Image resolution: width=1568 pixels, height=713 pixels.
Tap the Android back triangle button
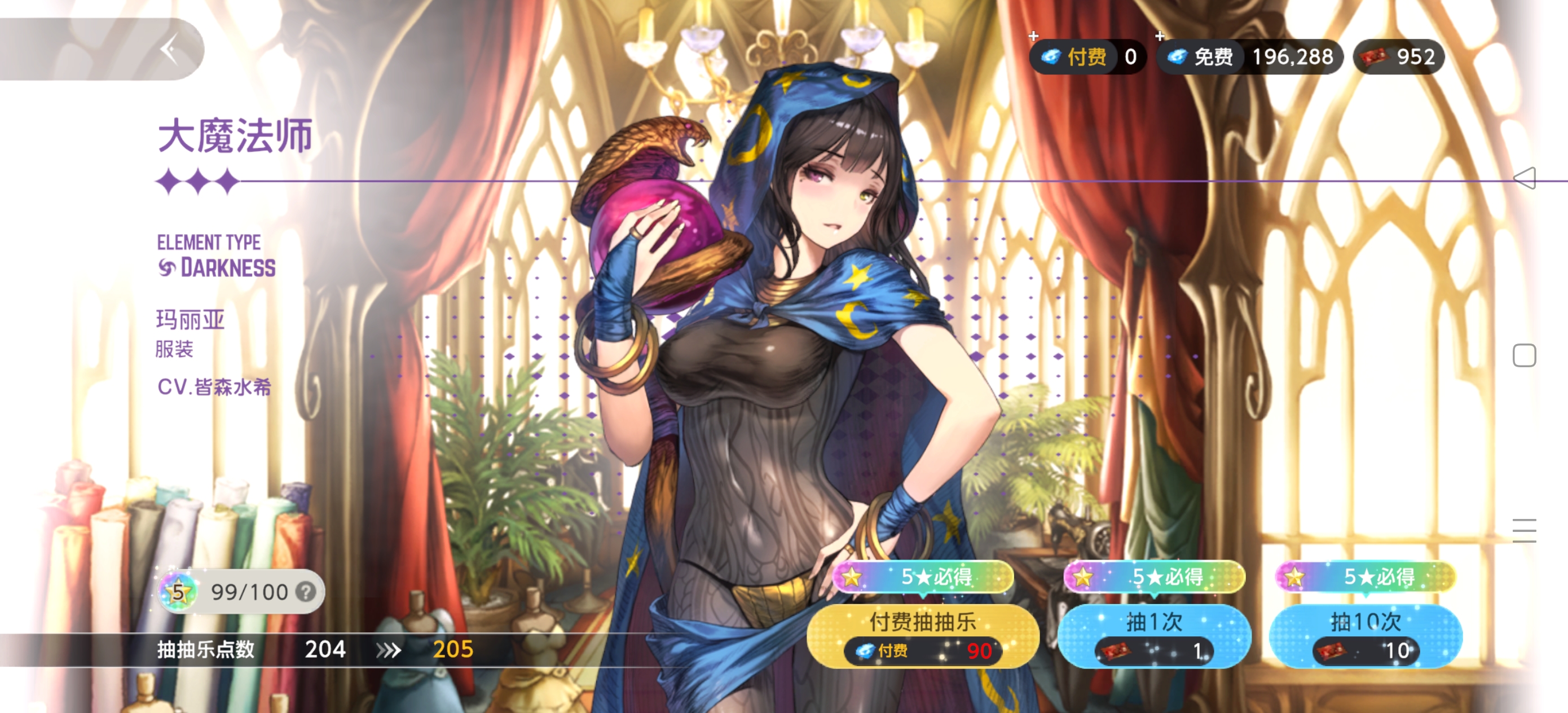tap(1524, 178)
